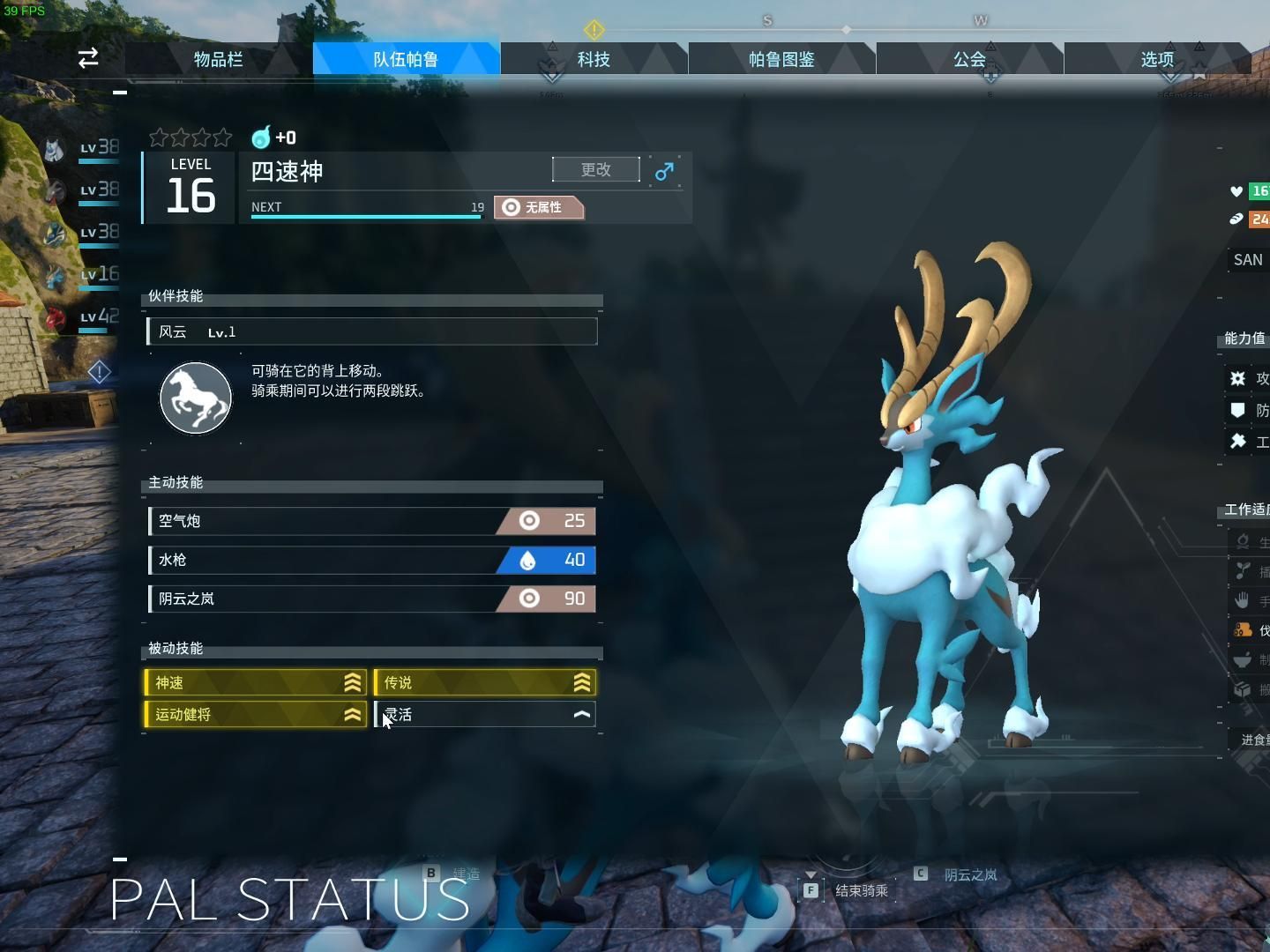Switch to the 物品栏 tab
Viewport: 1270px width, 952px height.
(217, 58)
